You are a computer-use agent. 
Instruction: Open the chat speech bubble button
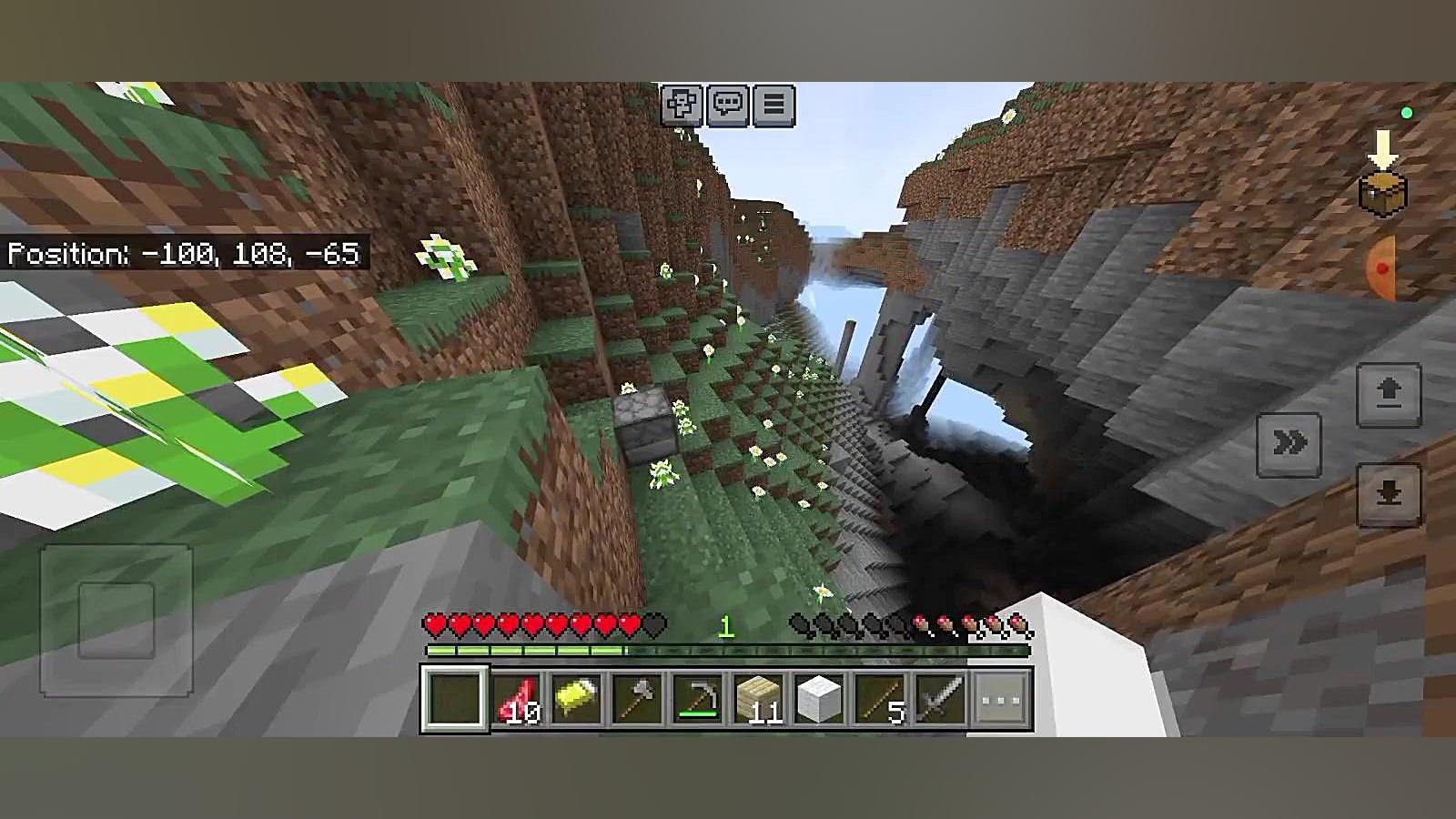point(728,105)
